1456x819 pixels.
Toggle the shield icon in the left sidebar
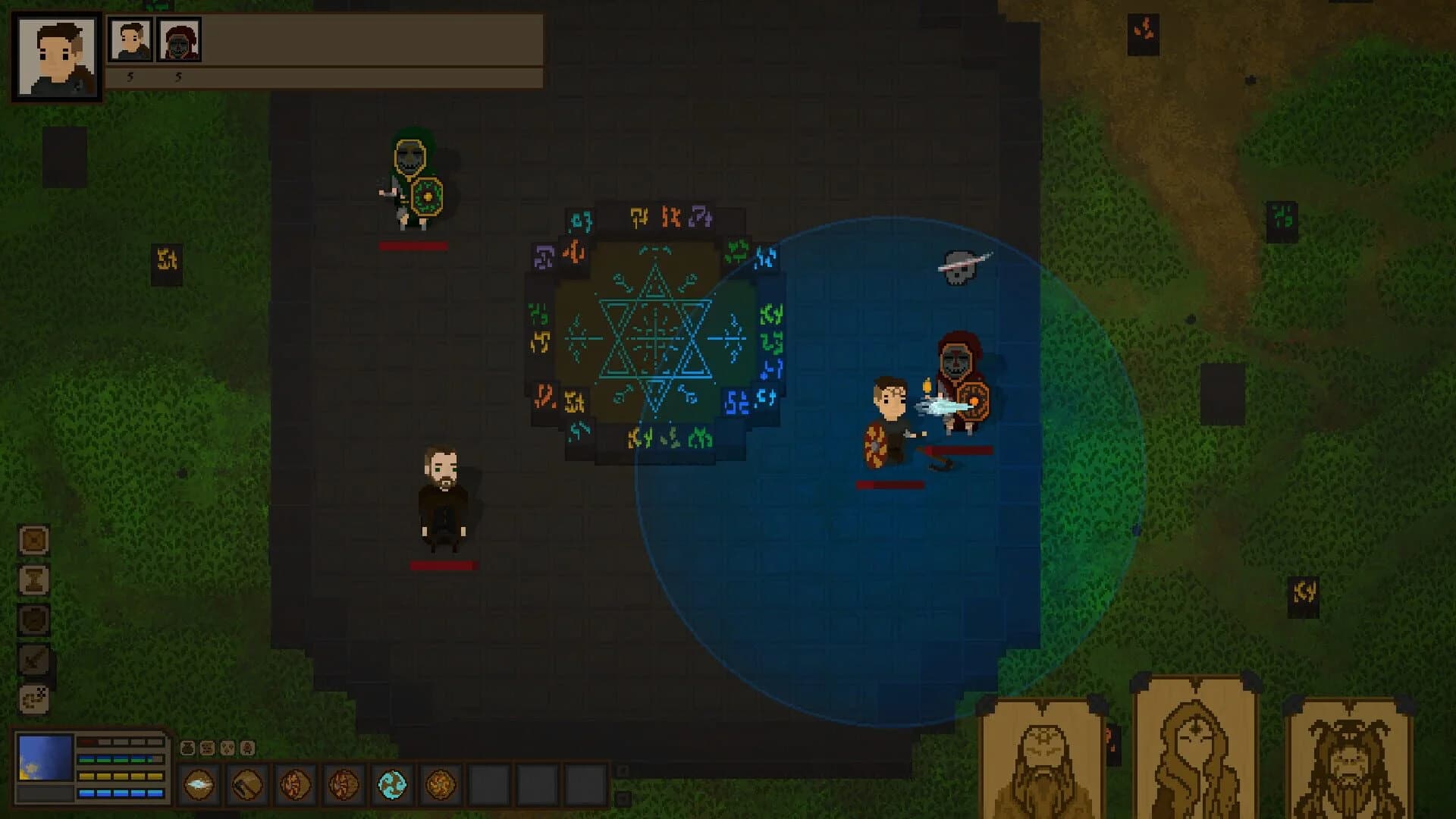33,620
